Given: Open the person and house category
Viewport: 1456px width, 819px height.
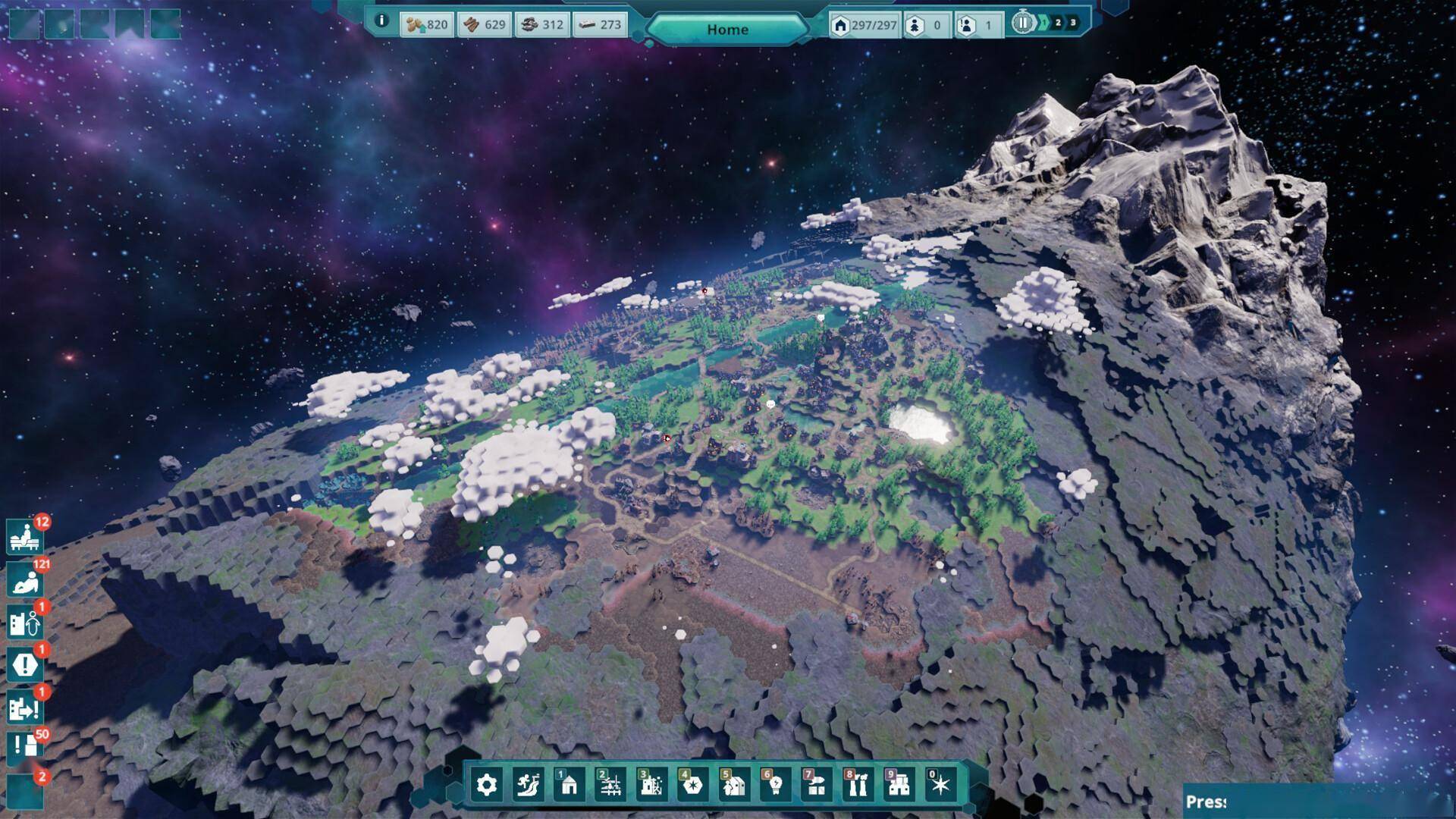Looking at the screenshot, I should [733, 785].
